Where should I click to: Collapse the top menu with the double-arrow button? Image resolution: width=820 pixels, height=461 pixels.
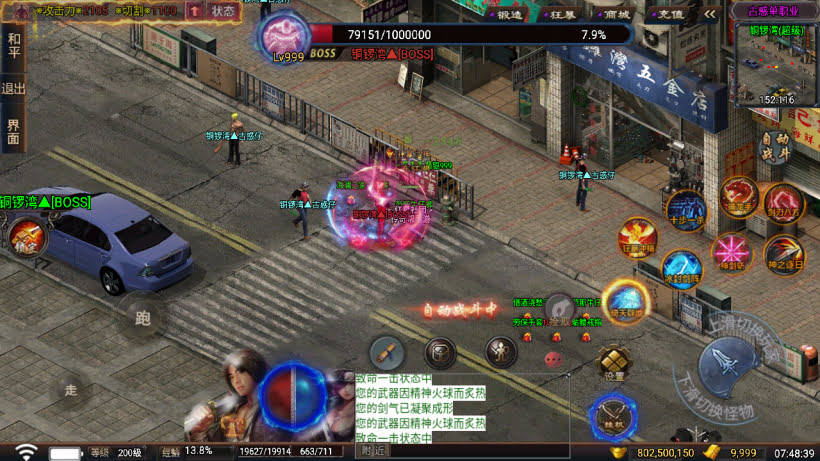710,15
